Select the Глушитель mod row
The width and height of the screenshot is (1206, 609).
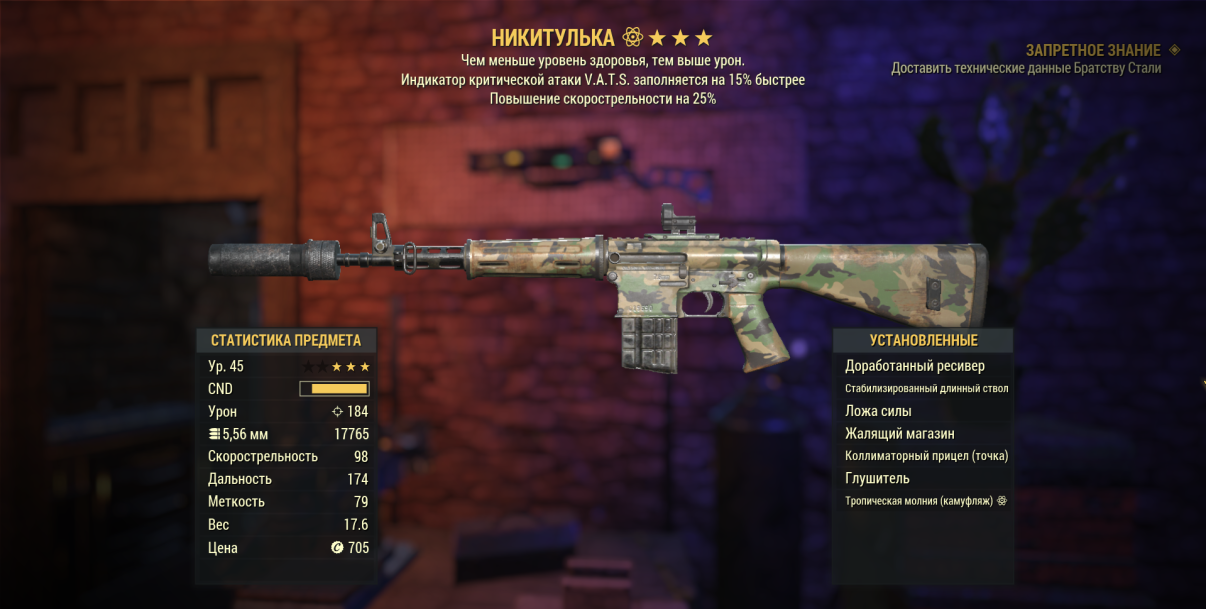point(877,479)
